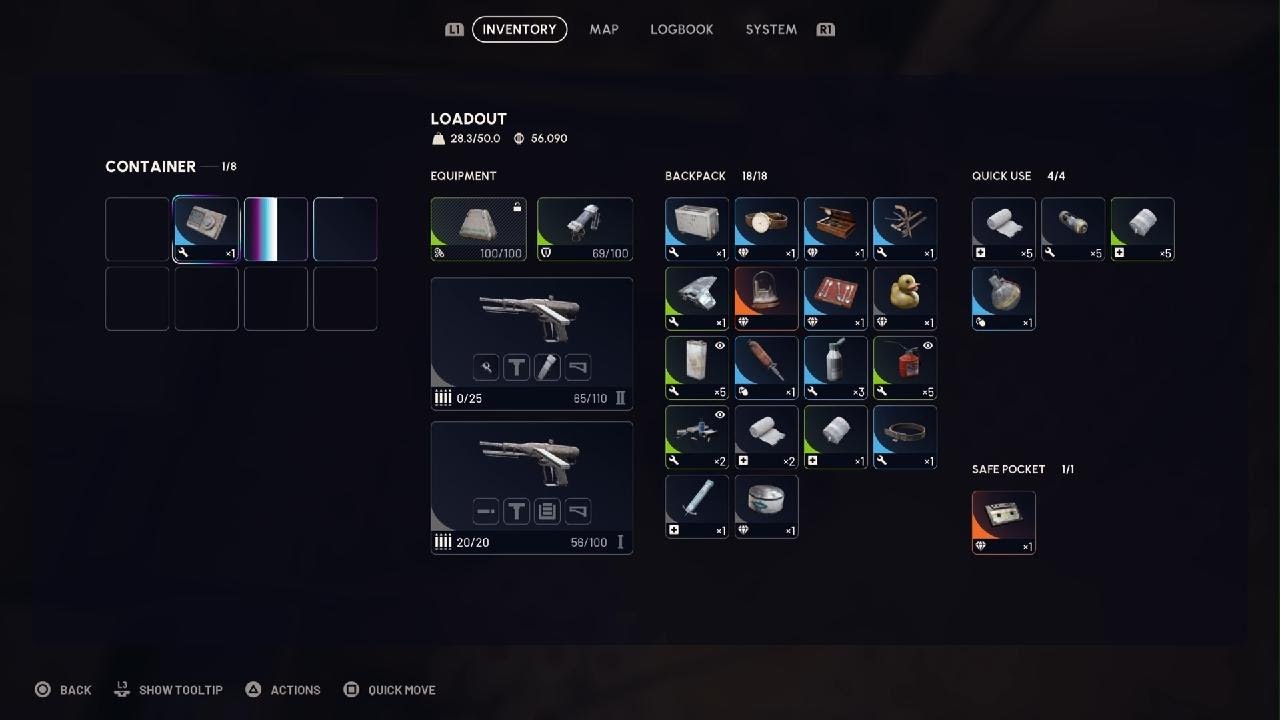Choose the leather belt item
Screen dimensions: 1280x720
click(905, 437)
